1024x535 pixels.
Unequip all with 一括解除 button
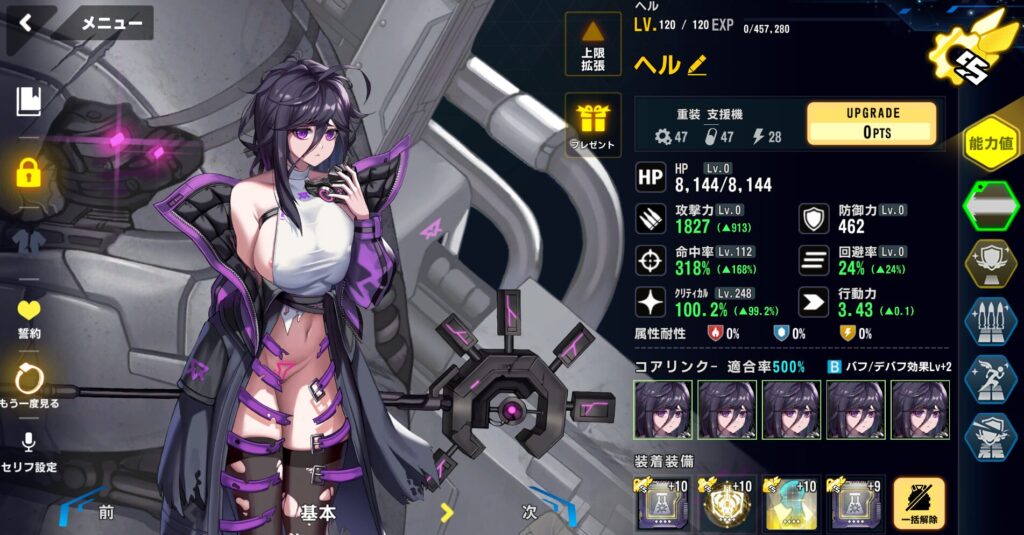coord(919,503)
